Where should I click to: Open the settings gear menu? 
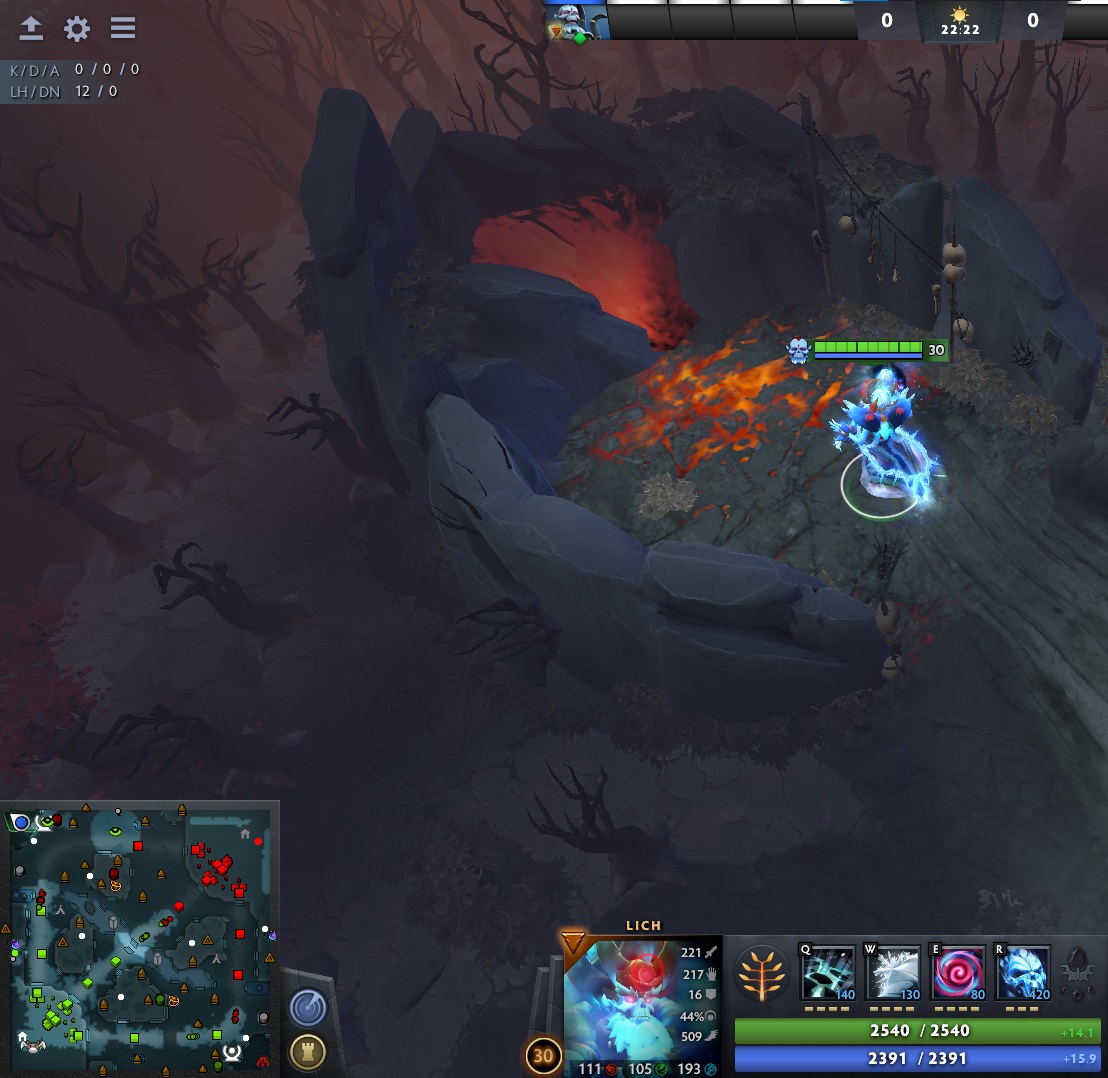[x=77, y=28]
